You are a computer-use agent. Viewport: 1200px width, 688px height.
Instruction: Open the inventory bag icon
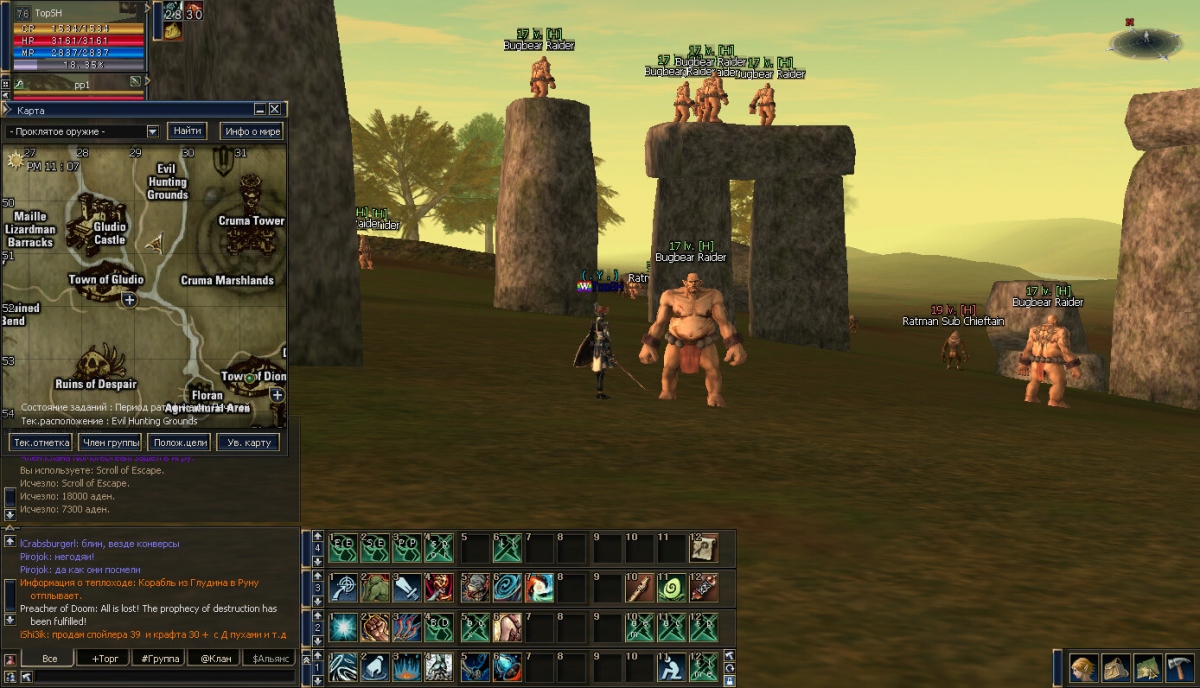(x=1113, y=668)
